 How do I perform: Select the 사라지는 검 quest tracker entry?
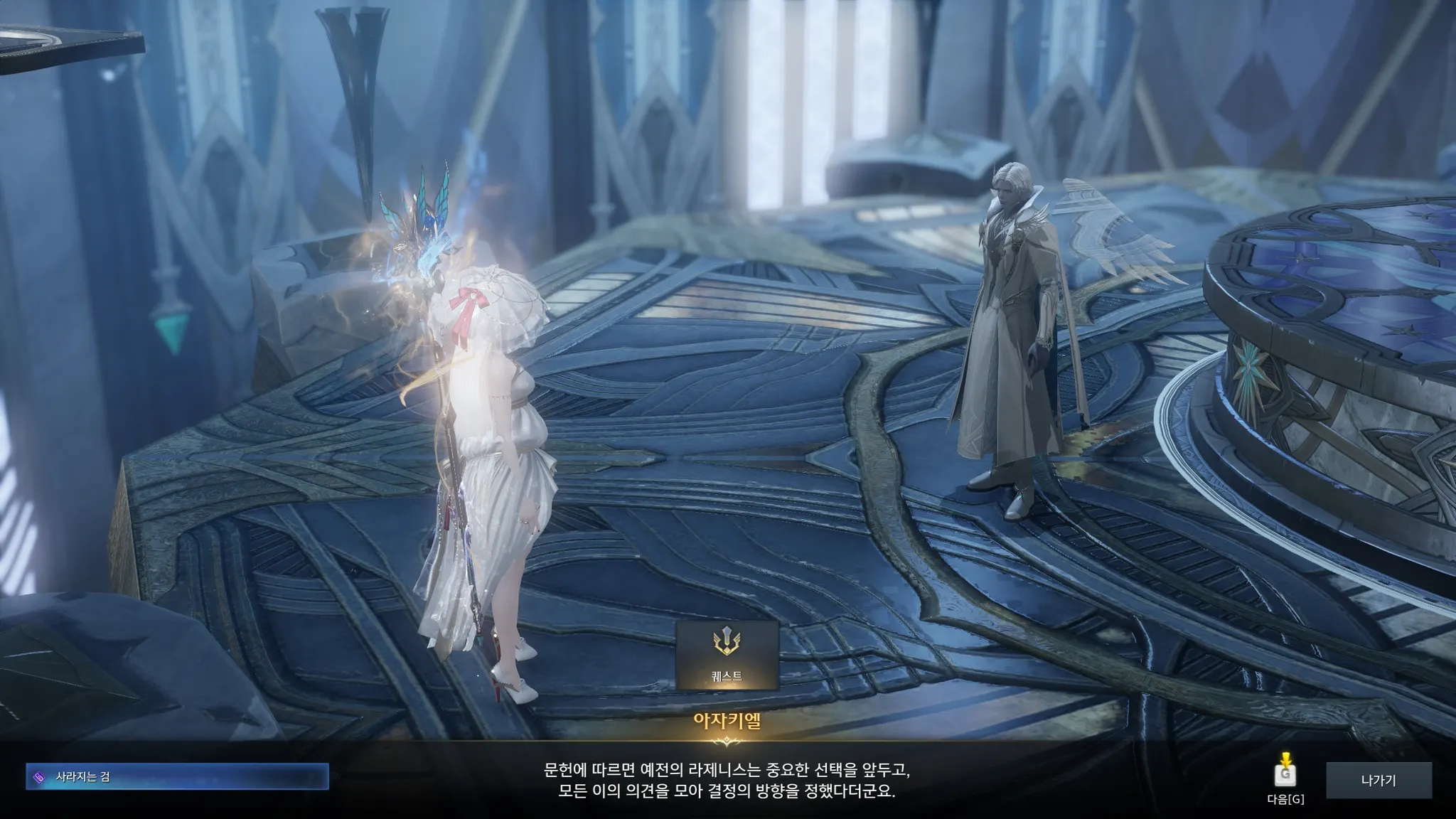(x=177, y=777)
